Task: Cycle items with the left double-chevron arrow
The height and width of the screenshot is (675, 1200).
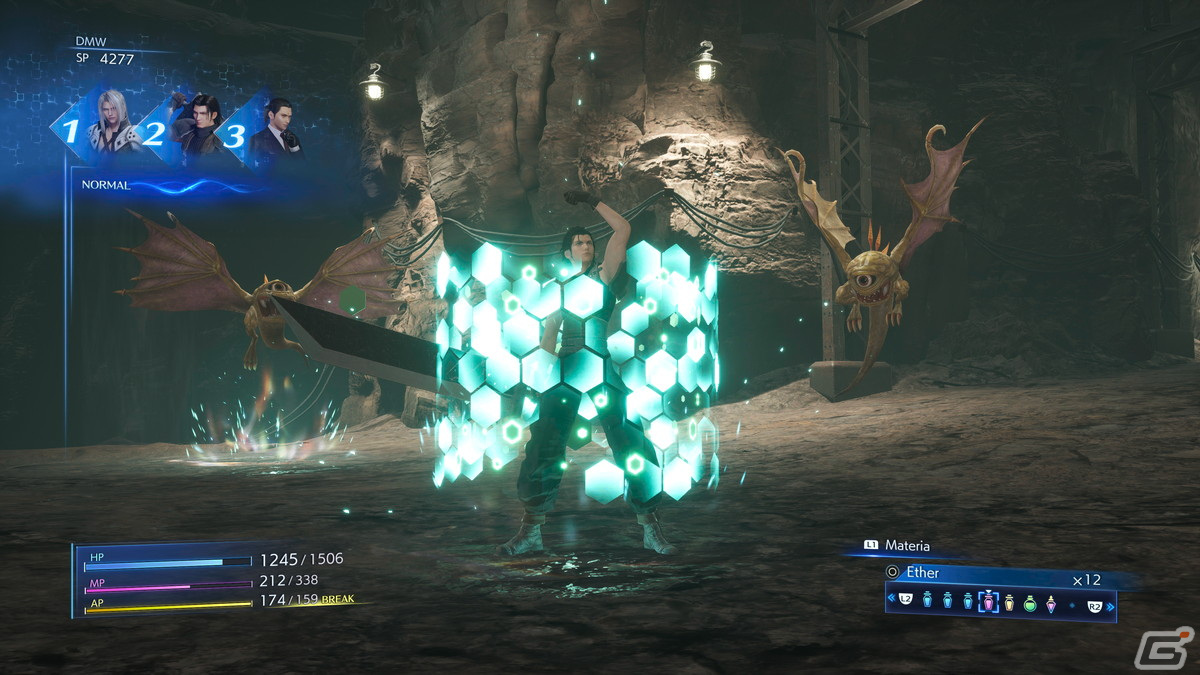Action: [891, 598]
